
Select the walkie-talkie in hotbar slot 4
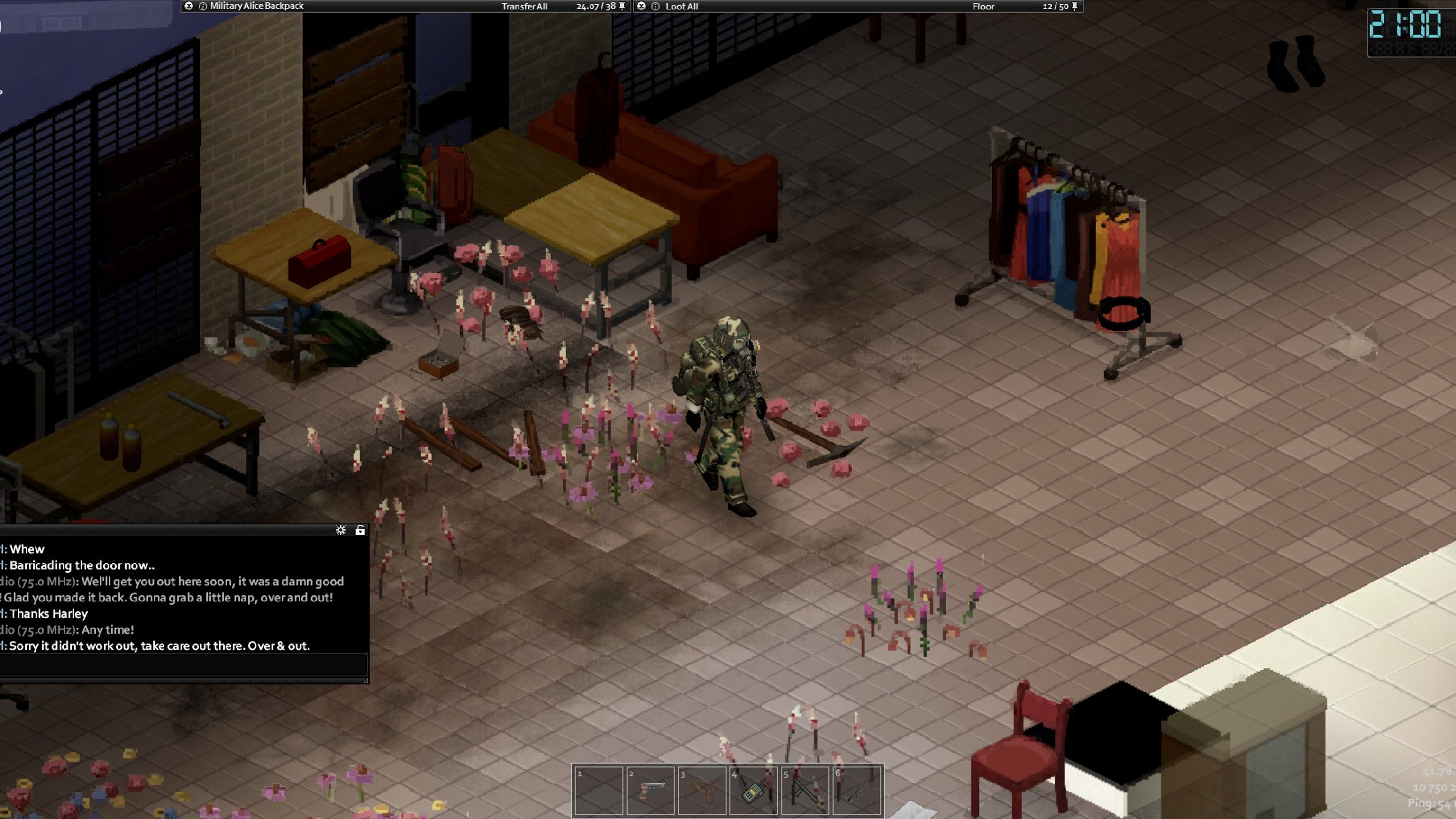pyautogui.click(x=754, y=790)
